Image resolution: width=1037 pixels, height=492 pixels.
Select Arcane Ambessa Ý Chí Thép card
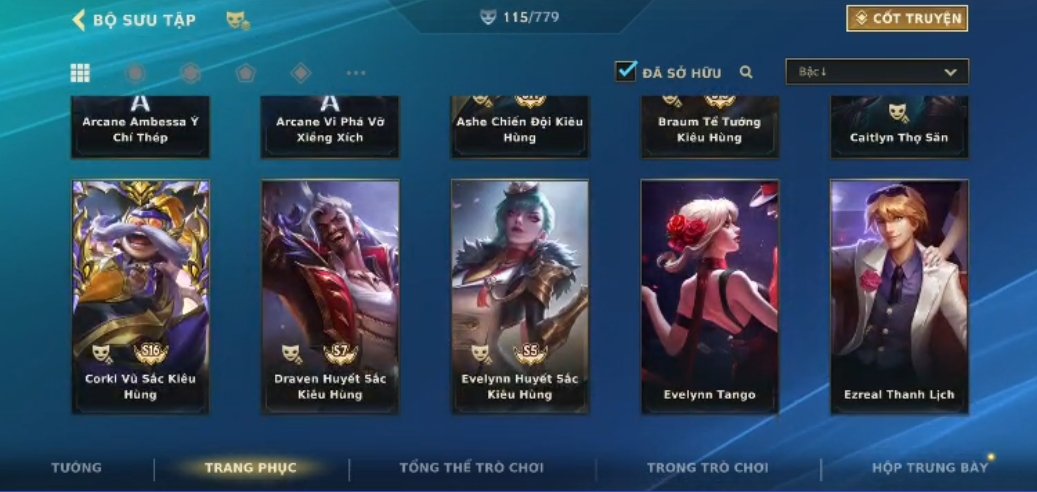click(x=140, y=127)
